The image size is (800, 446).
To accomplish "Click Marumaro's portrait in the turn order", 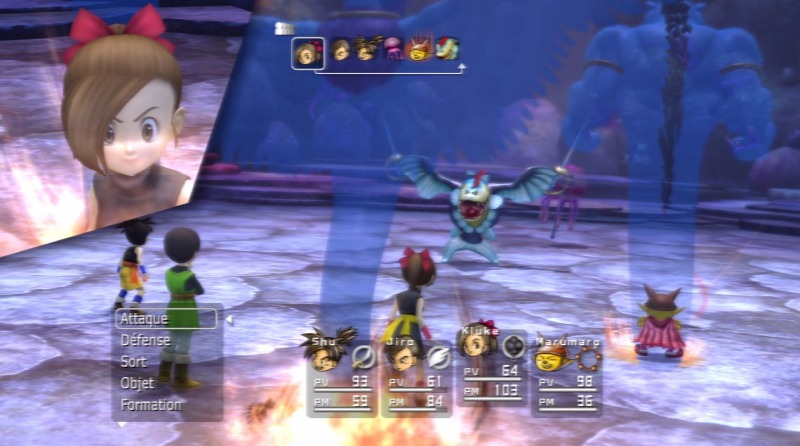I will pyautogui.click(x=420, y=49).
